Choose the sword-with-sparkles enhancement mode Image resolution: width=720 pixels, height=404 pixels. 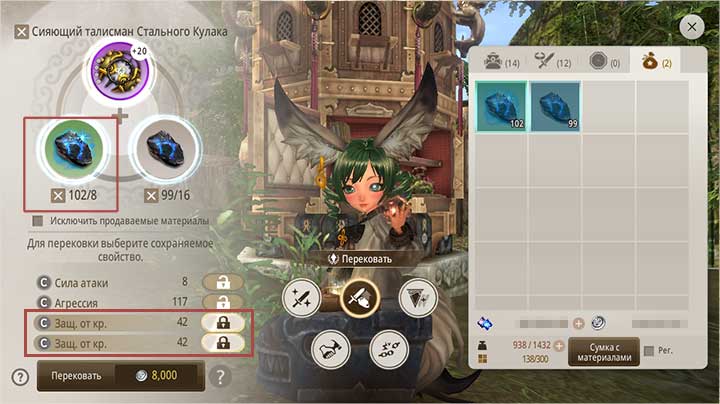(x=300, y=298)
